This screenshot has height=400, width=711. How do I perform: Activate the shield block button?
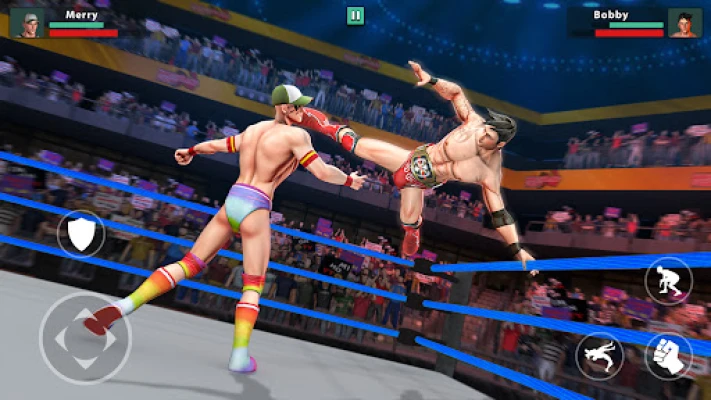(x=80, y=234)
